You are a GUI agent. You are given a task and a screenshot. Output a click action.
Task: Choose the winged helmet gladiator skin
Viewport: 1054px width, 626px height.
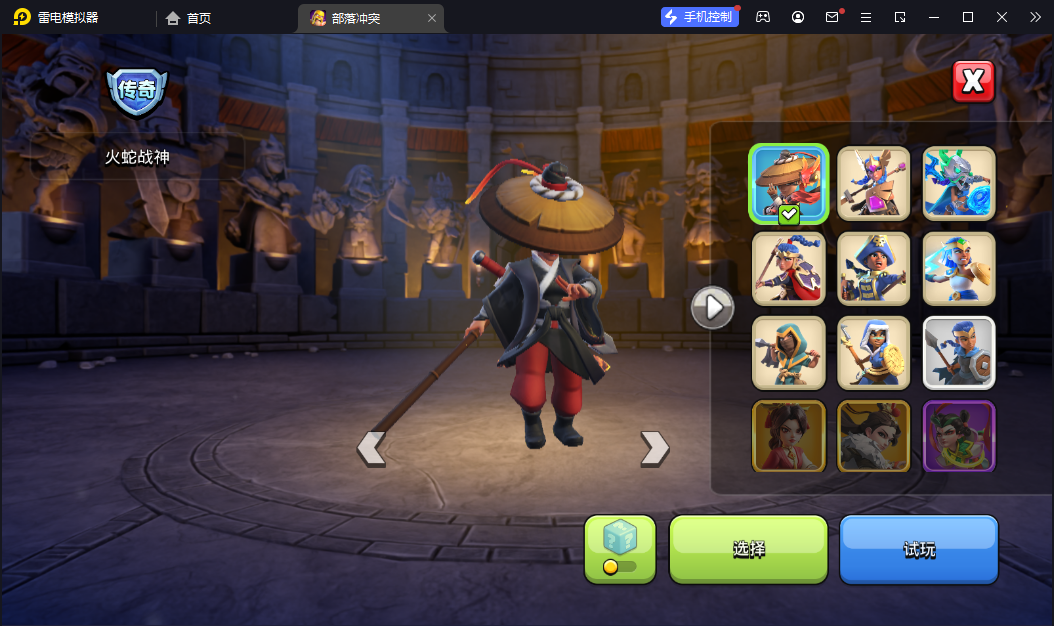click(x=874, y=183)
